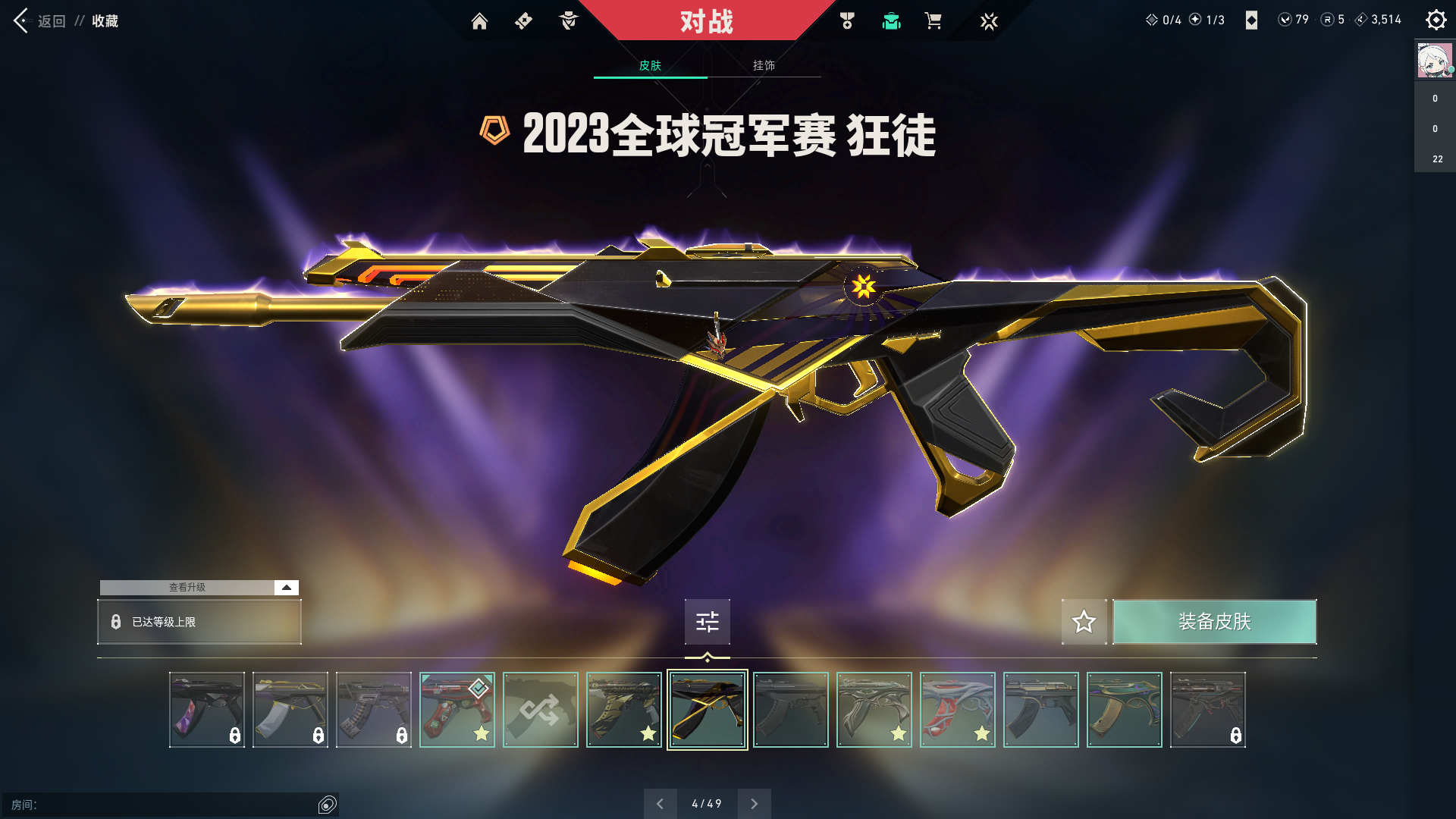
Task: Select the teal Collection backpack icon
Action: [891, 21]
